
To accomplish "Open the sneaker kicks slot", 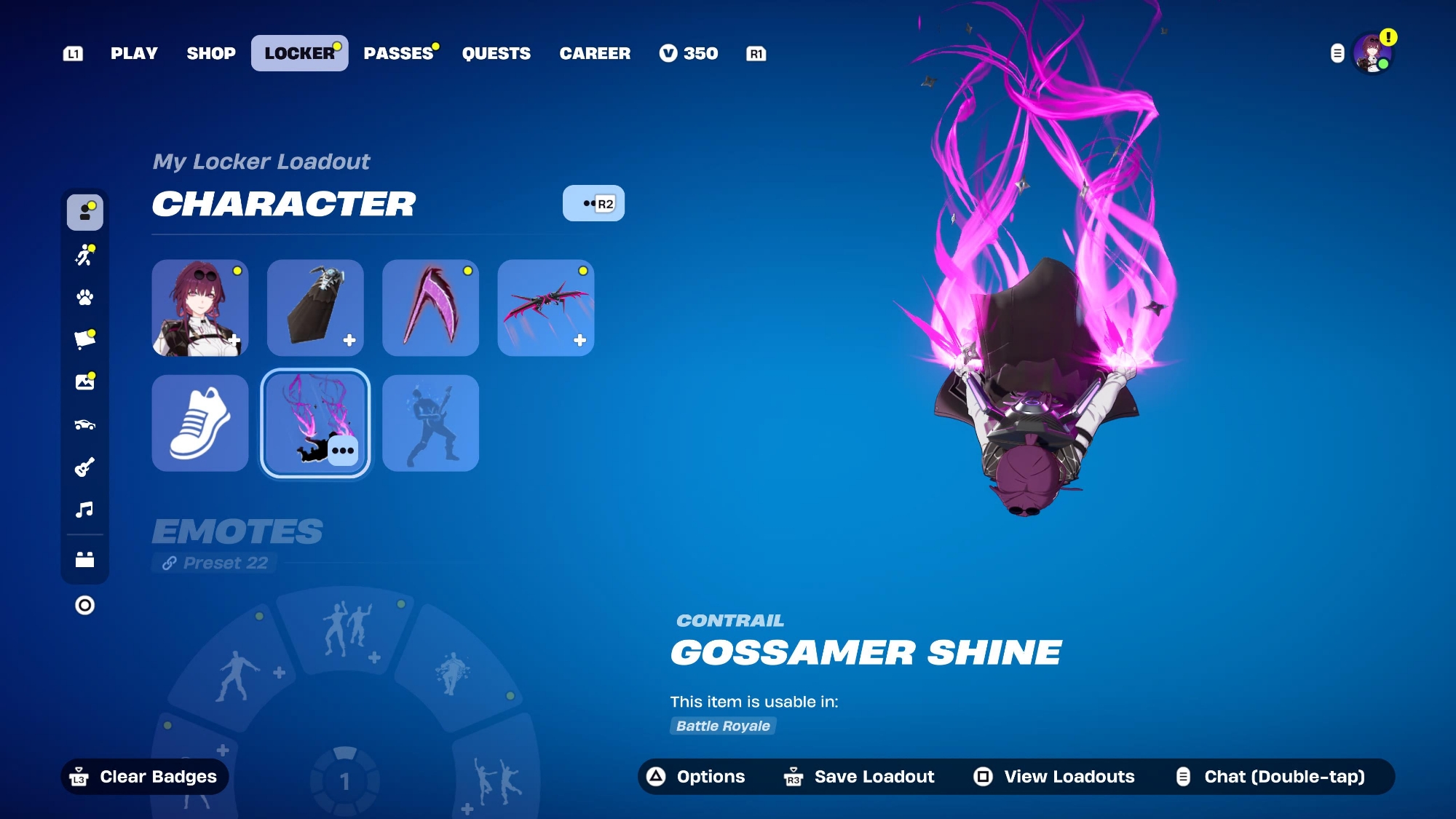I will click(200, 423).
